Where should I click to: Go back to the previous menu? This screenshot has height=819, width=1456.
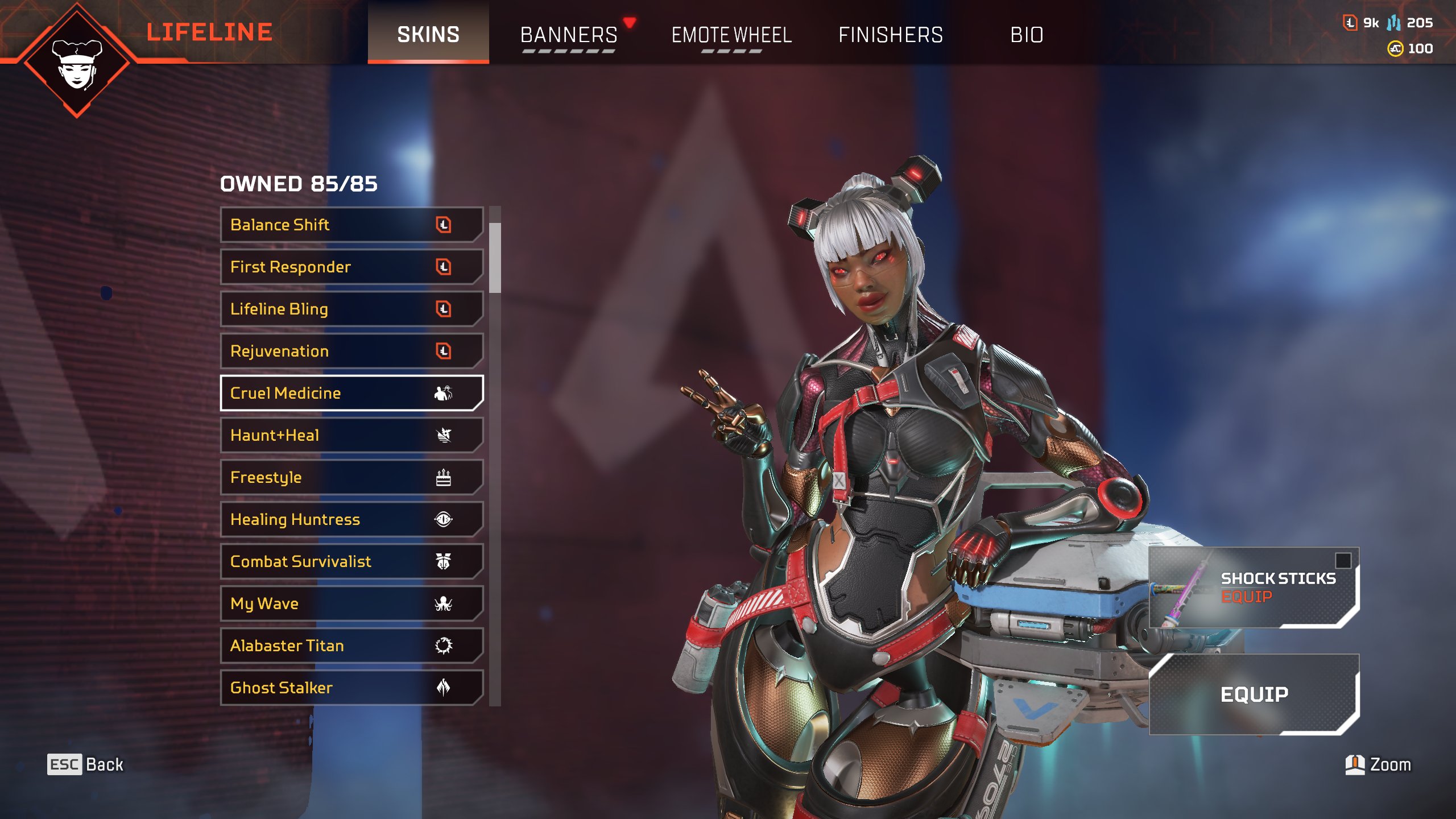(85, 764)
